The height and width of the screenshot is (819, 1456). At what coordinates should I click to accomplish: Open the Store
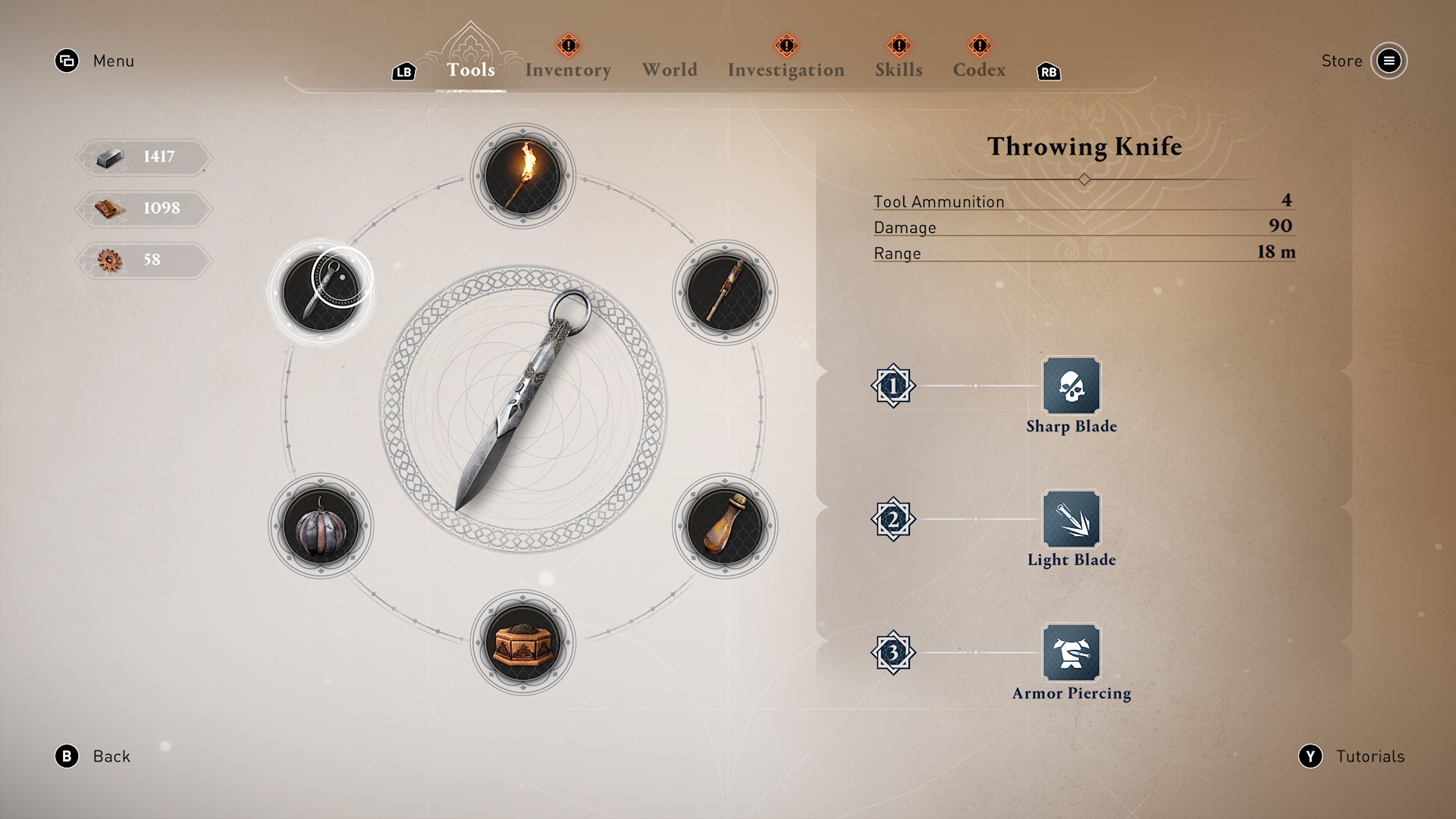[x=1389, y=61]
